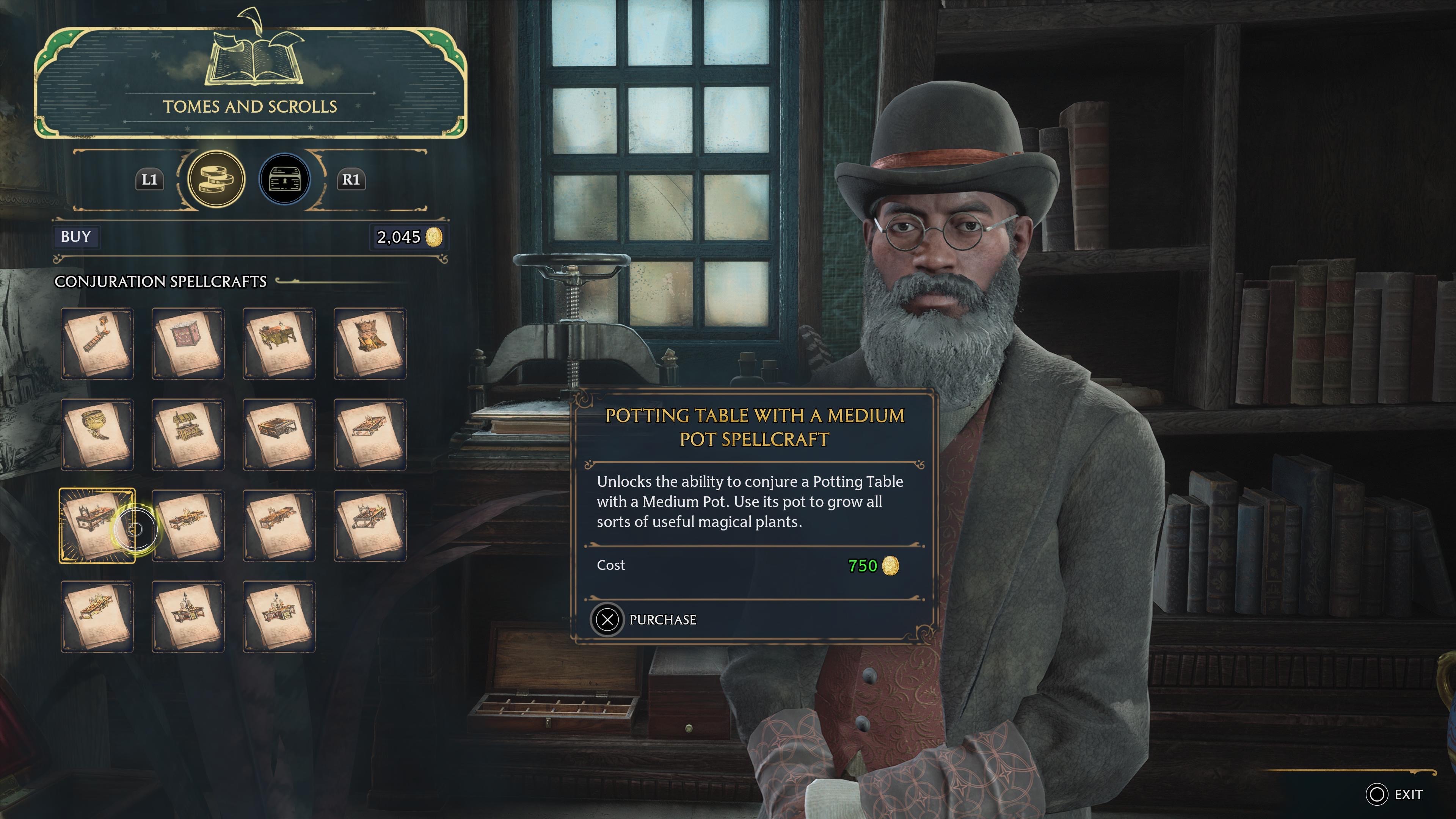Choose the golden goblet spellcraft scroll
Image resolution: width=1456 pixels, height=819 pixels.
point(97,434)
